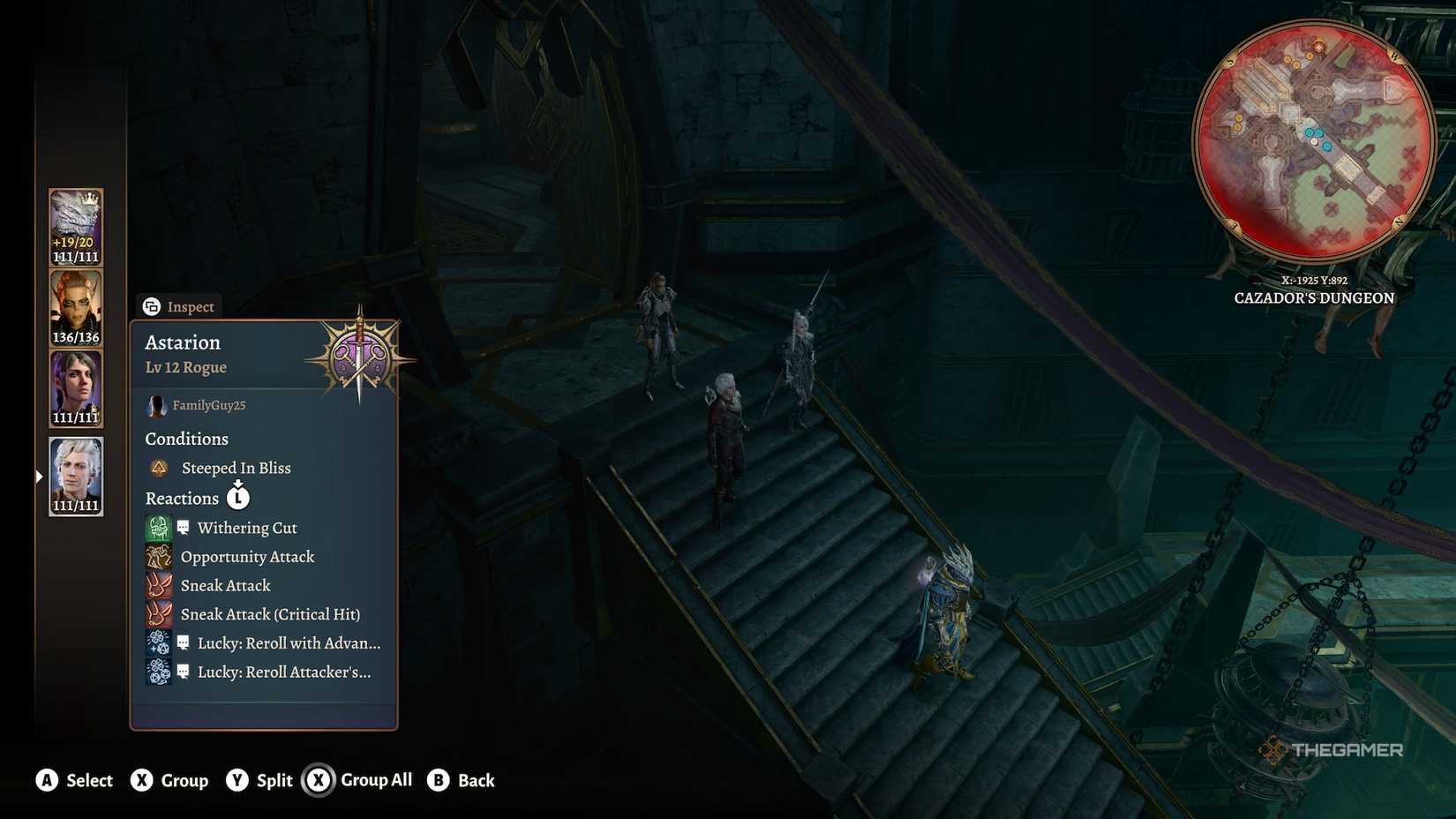1456x819 pixels.
Task: Open the Inspect menu entry
Action: 190,306
